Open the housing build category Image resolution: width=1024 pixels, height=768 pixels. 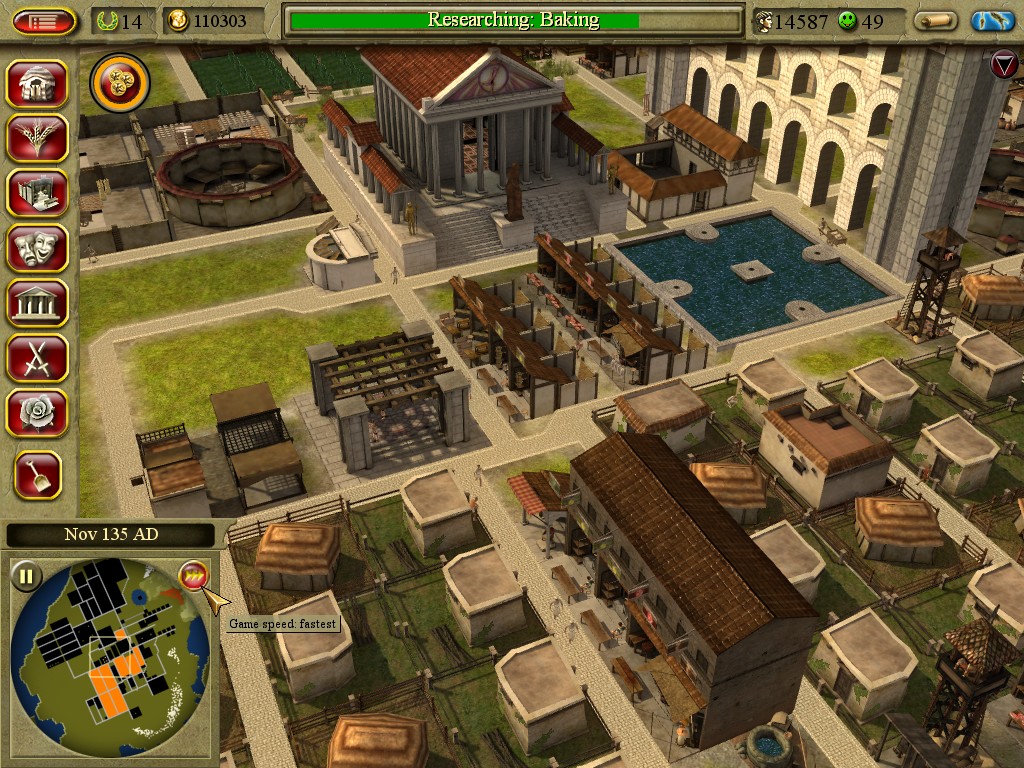point(37,84)
